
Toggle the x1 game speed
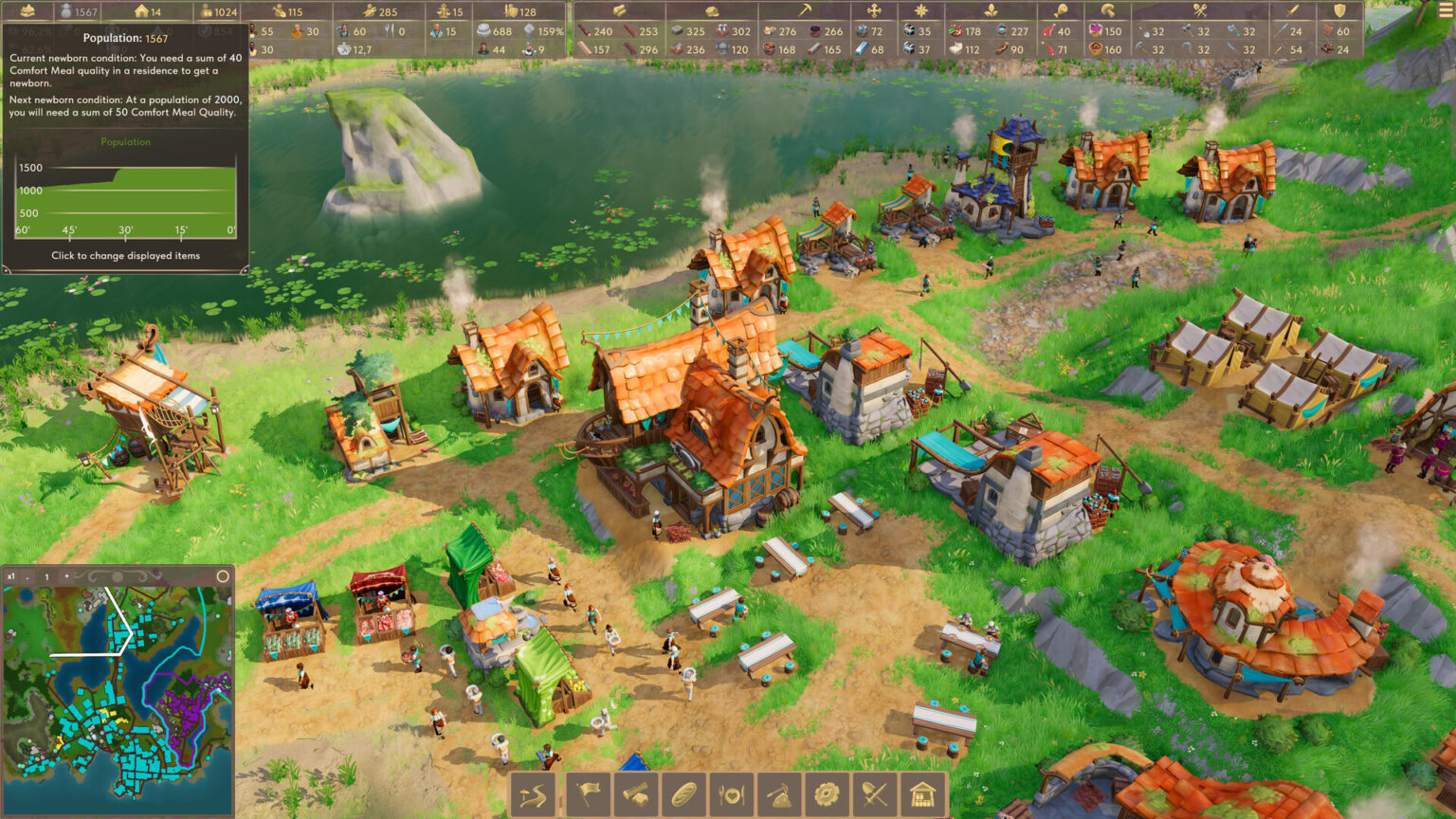(11, 576)
